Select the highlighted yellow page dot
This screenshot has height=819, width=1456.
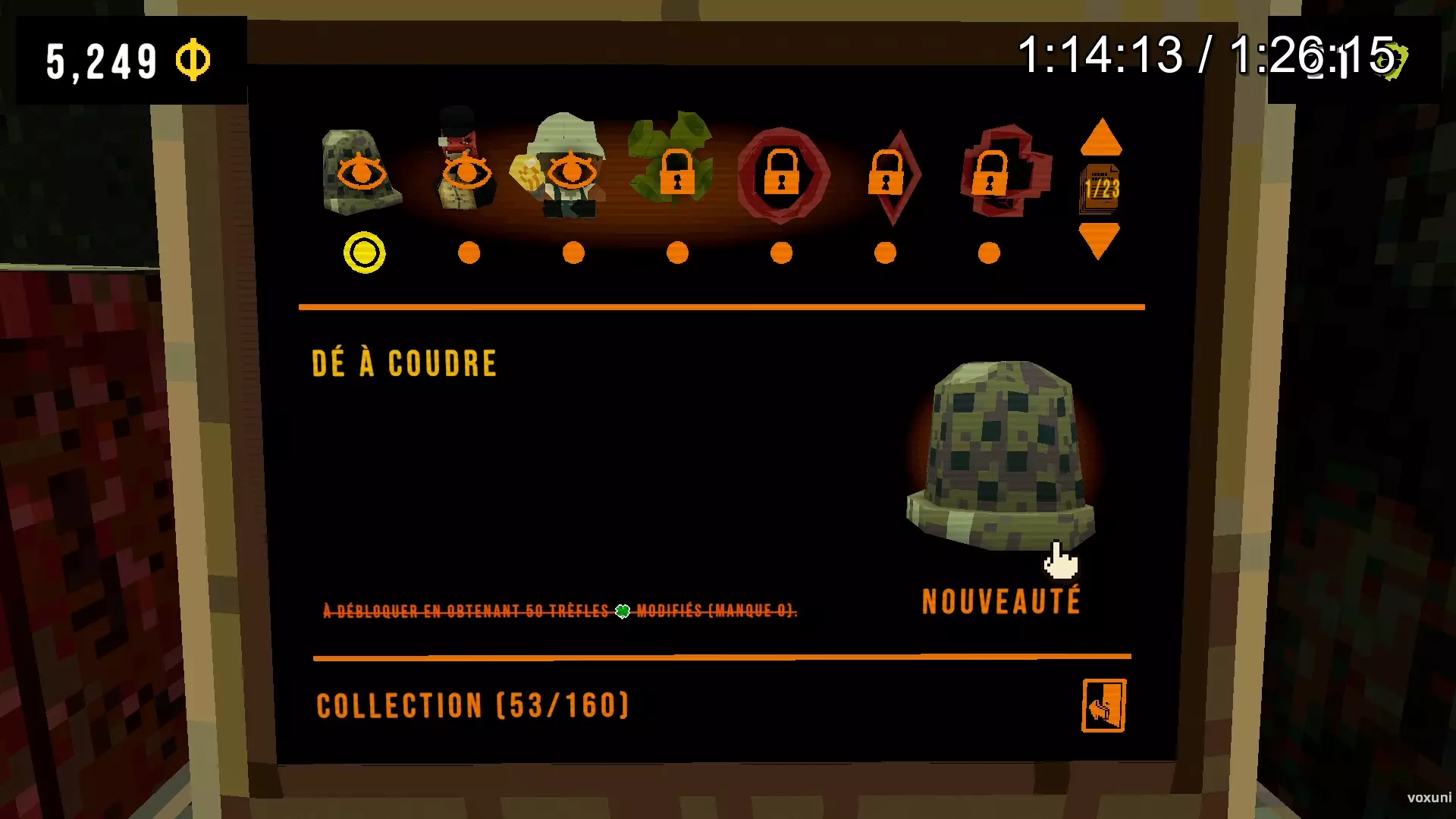(x=364, y=251)
